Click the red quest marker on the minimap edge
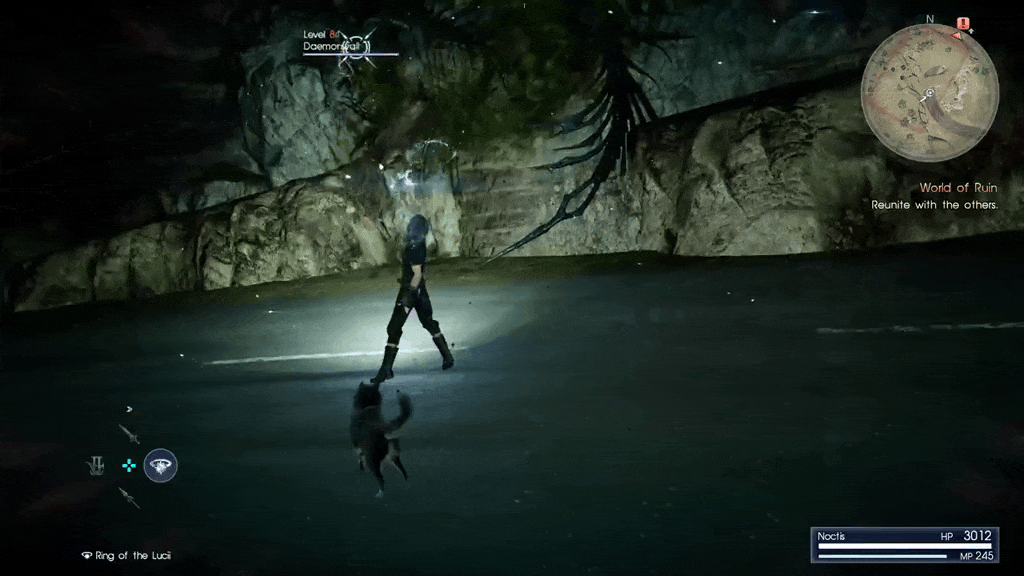1024x576 pixels. point(963,24)
